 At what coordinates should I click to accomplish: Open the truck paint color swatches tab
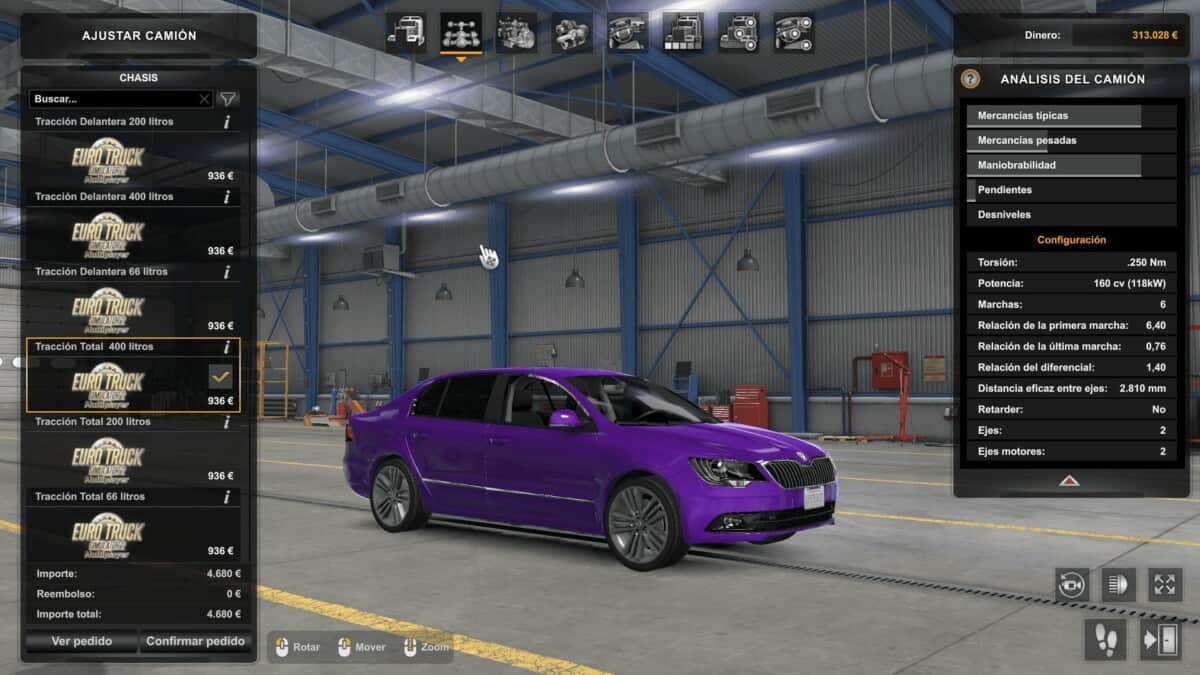pos(683,33)
